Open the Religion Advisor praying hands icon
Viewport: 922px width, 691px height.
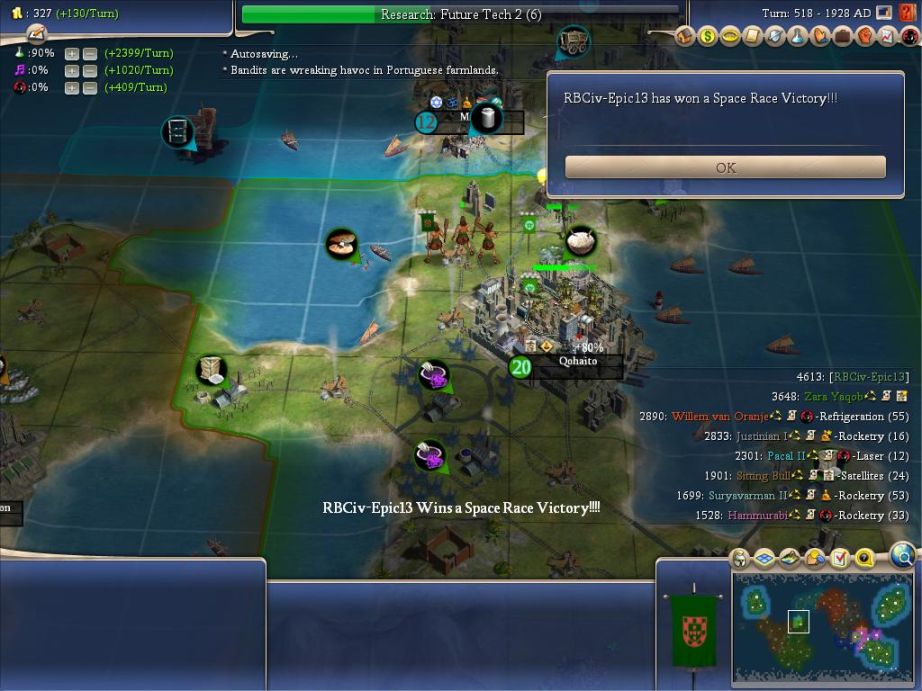[x=819, y=37]
